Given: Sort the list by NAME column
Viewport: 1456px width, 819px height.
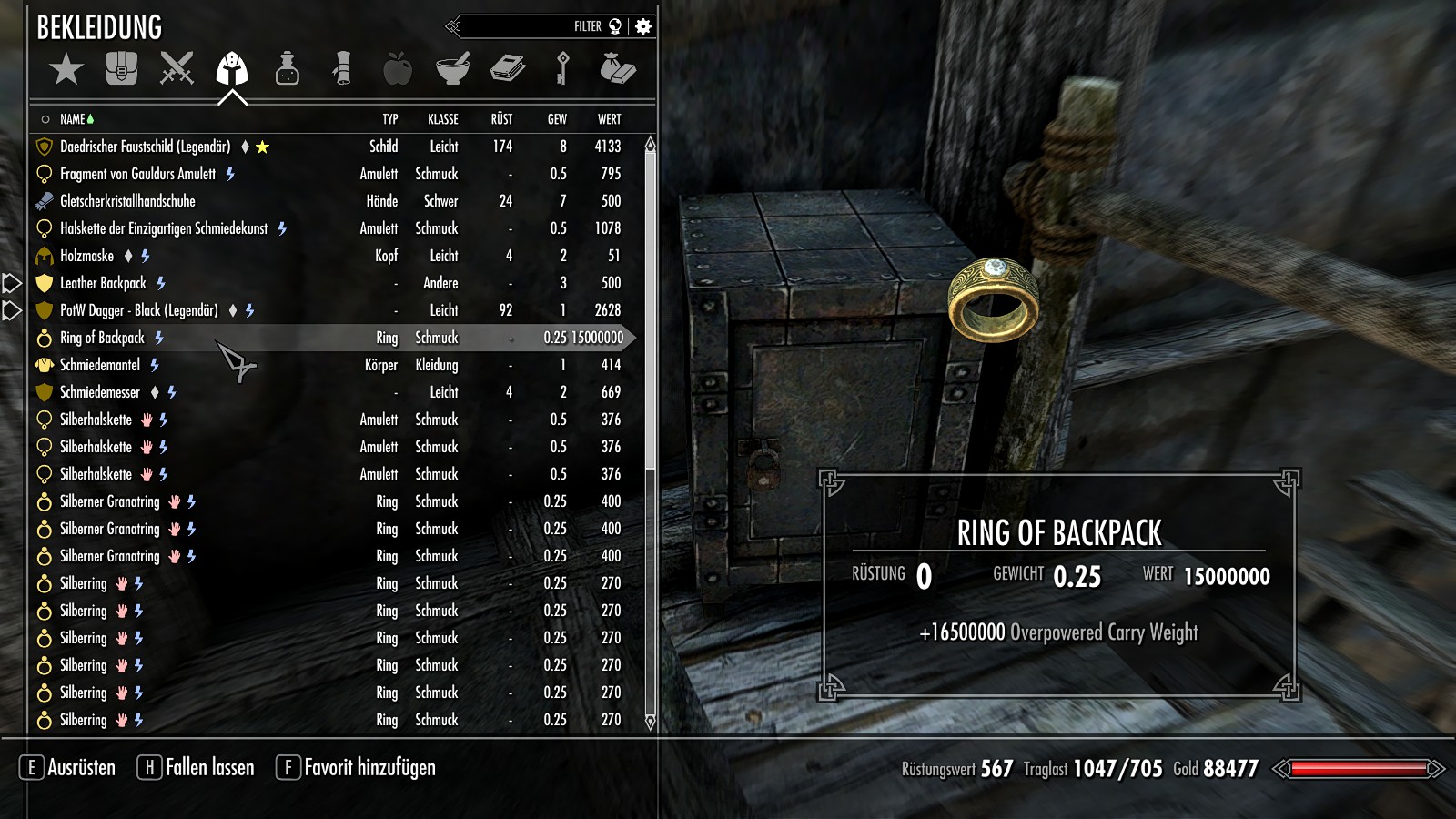Looking at the screenshot, I should [x=72, y=119].
